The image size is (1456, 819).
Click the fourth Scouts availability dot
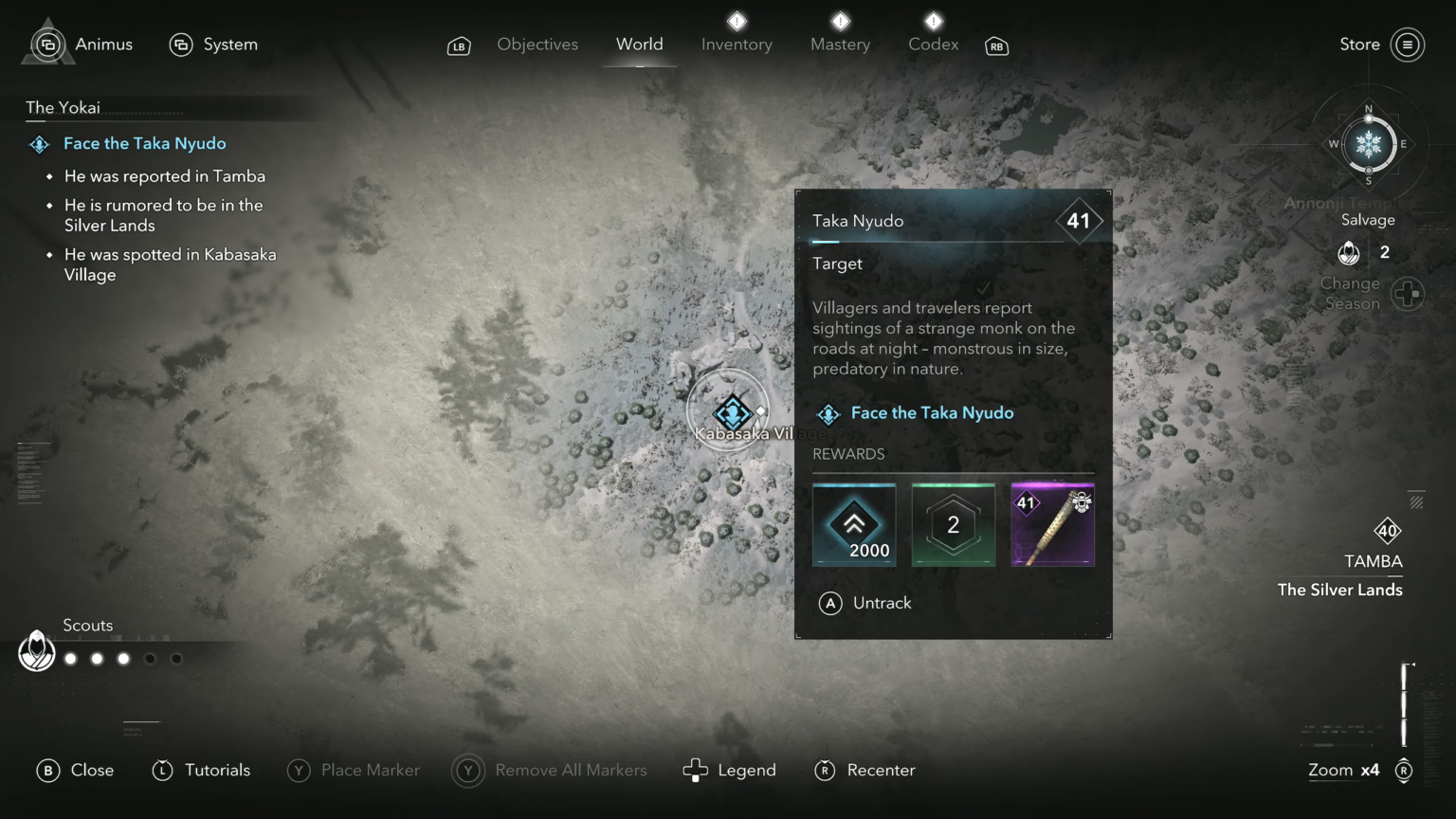click(149, 658)
